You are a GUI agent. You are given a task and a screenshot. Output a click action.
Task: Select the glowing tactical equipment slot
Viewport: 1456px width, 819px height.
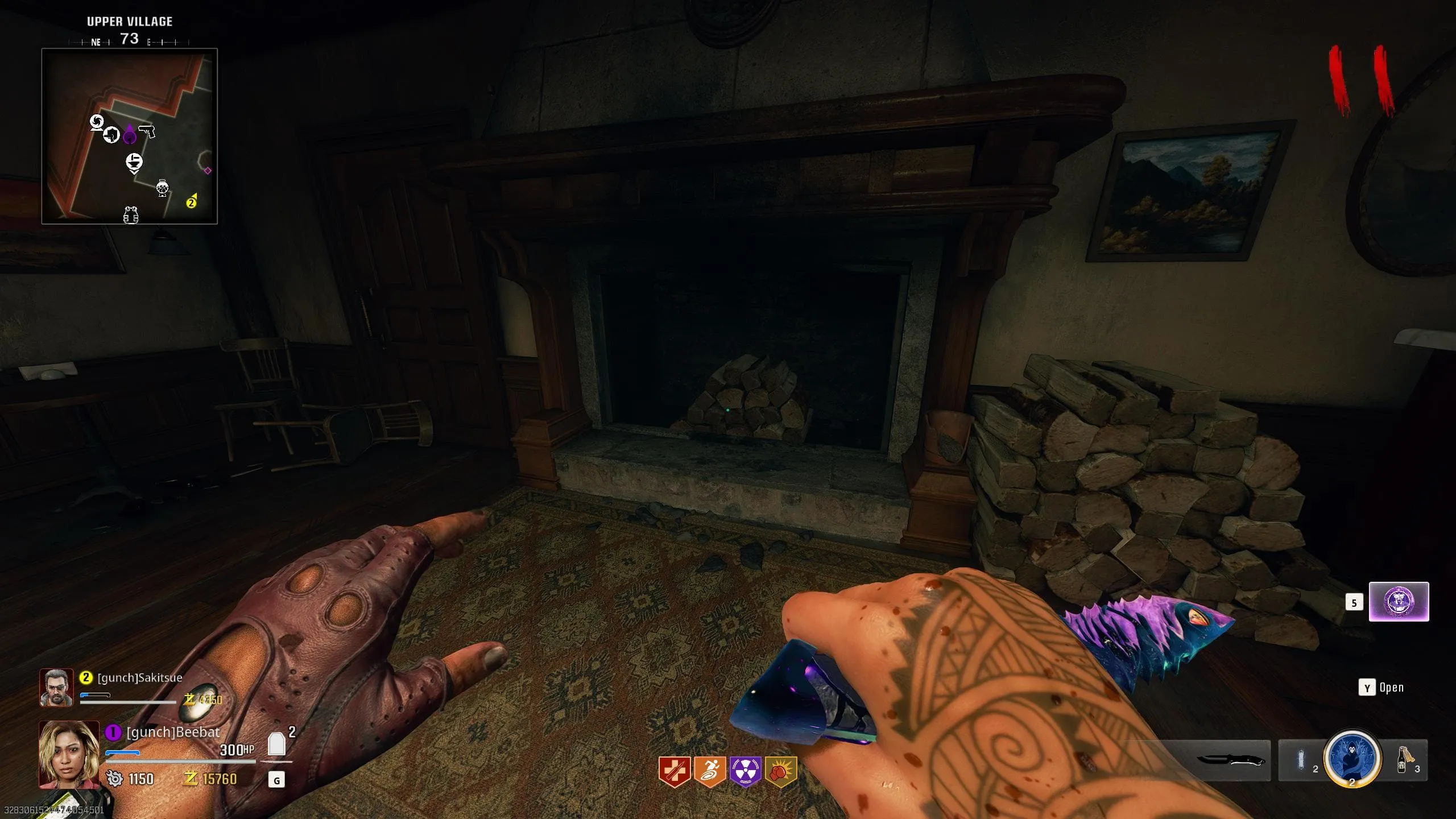click(x=1301, y=760)
